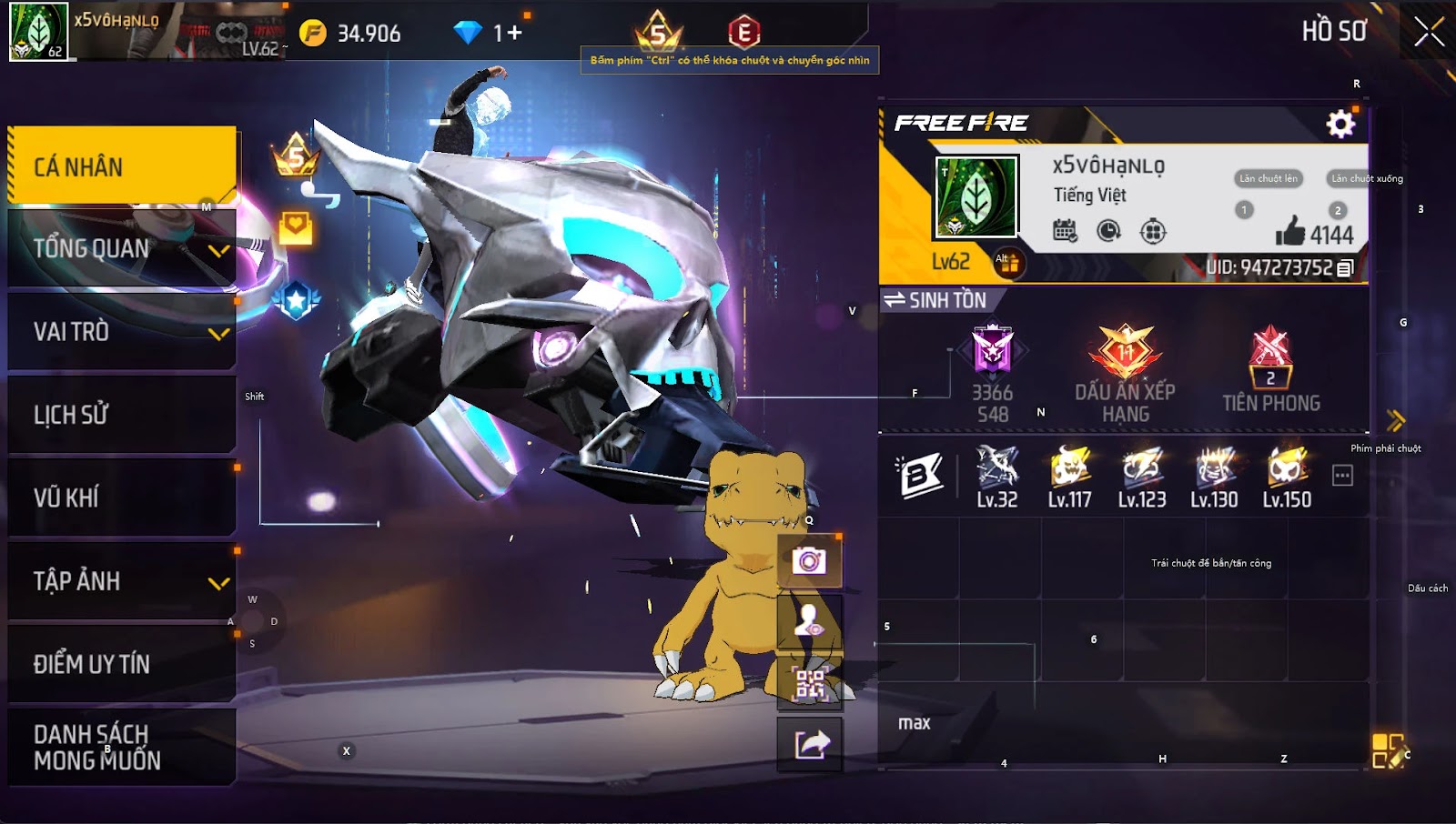Open the Vai Trò menu

(x=122, y=332)
